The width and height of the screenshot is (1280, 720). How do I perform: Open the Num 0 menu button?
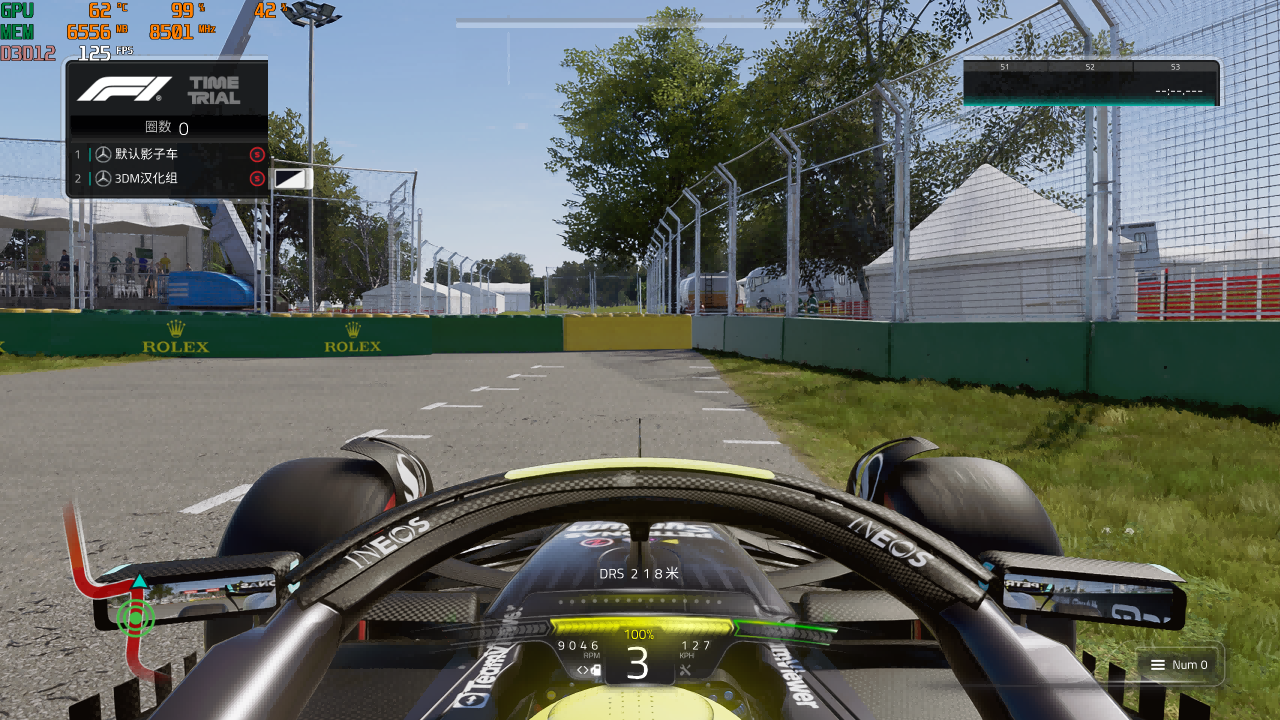coord(1179,665)
